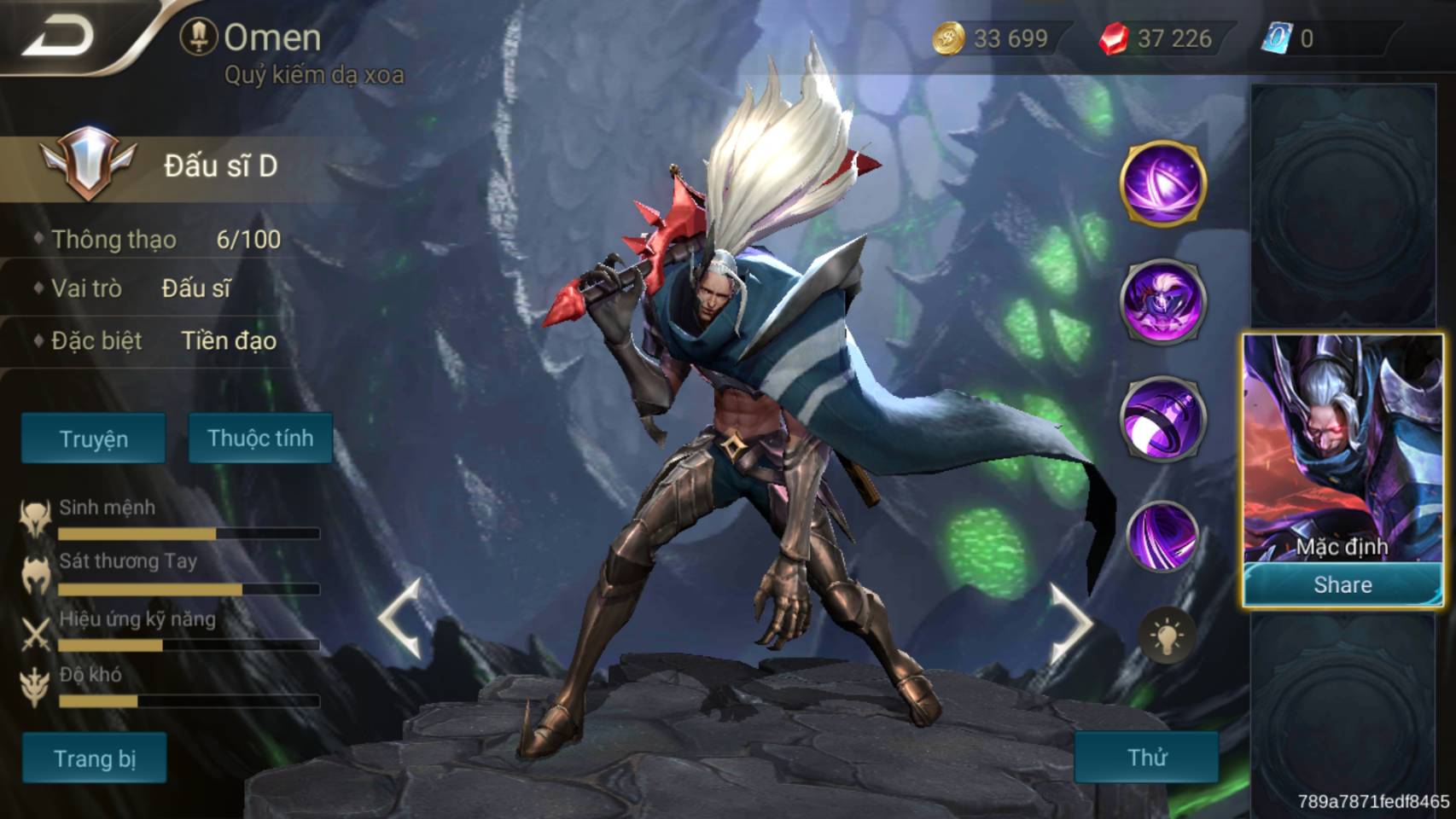1456x819 pixels.
Task: View the purple face skill icon
Action: tap(1162, 301)
